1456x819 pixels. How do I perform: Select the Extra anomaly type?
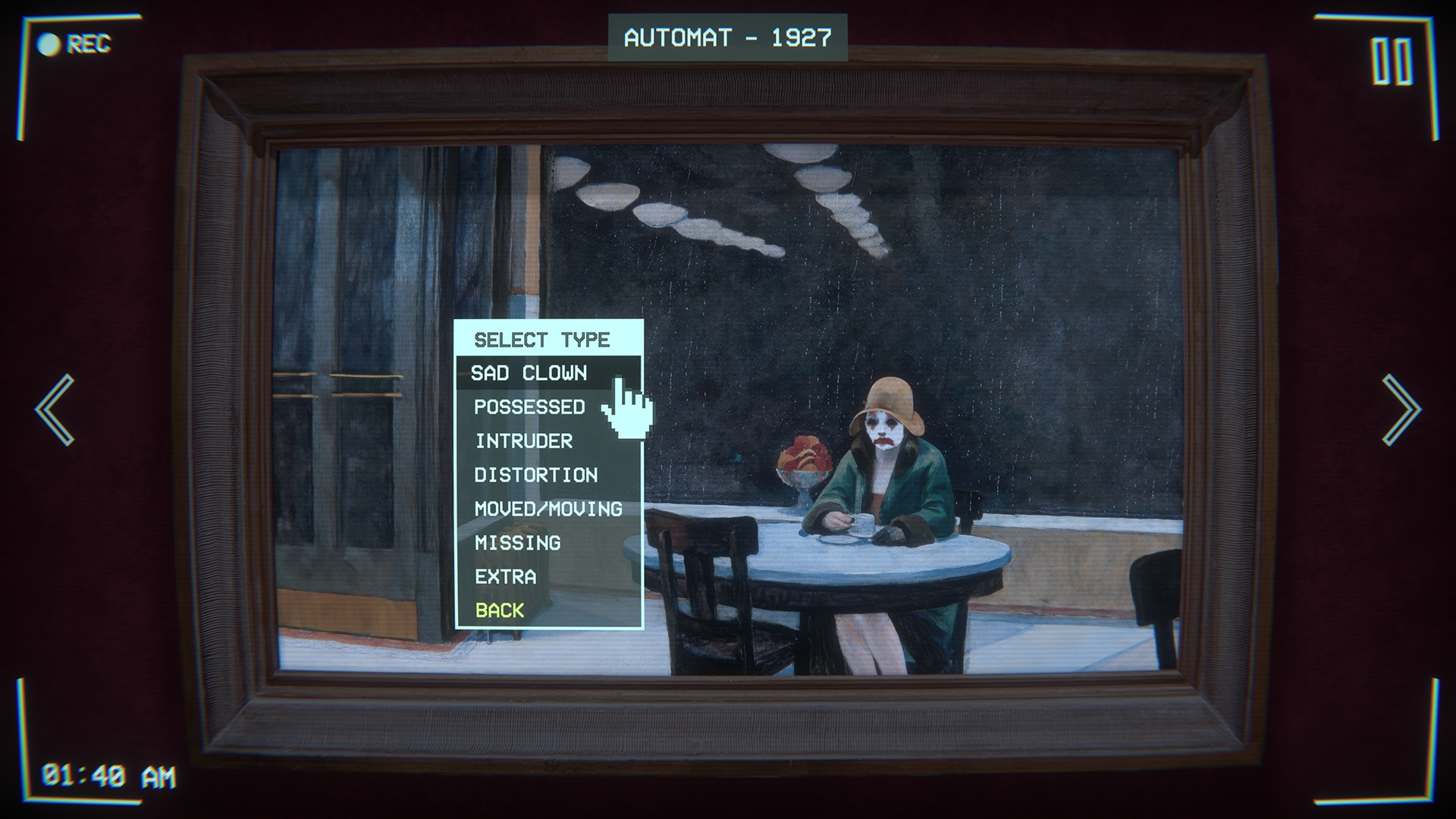(505, 577)
